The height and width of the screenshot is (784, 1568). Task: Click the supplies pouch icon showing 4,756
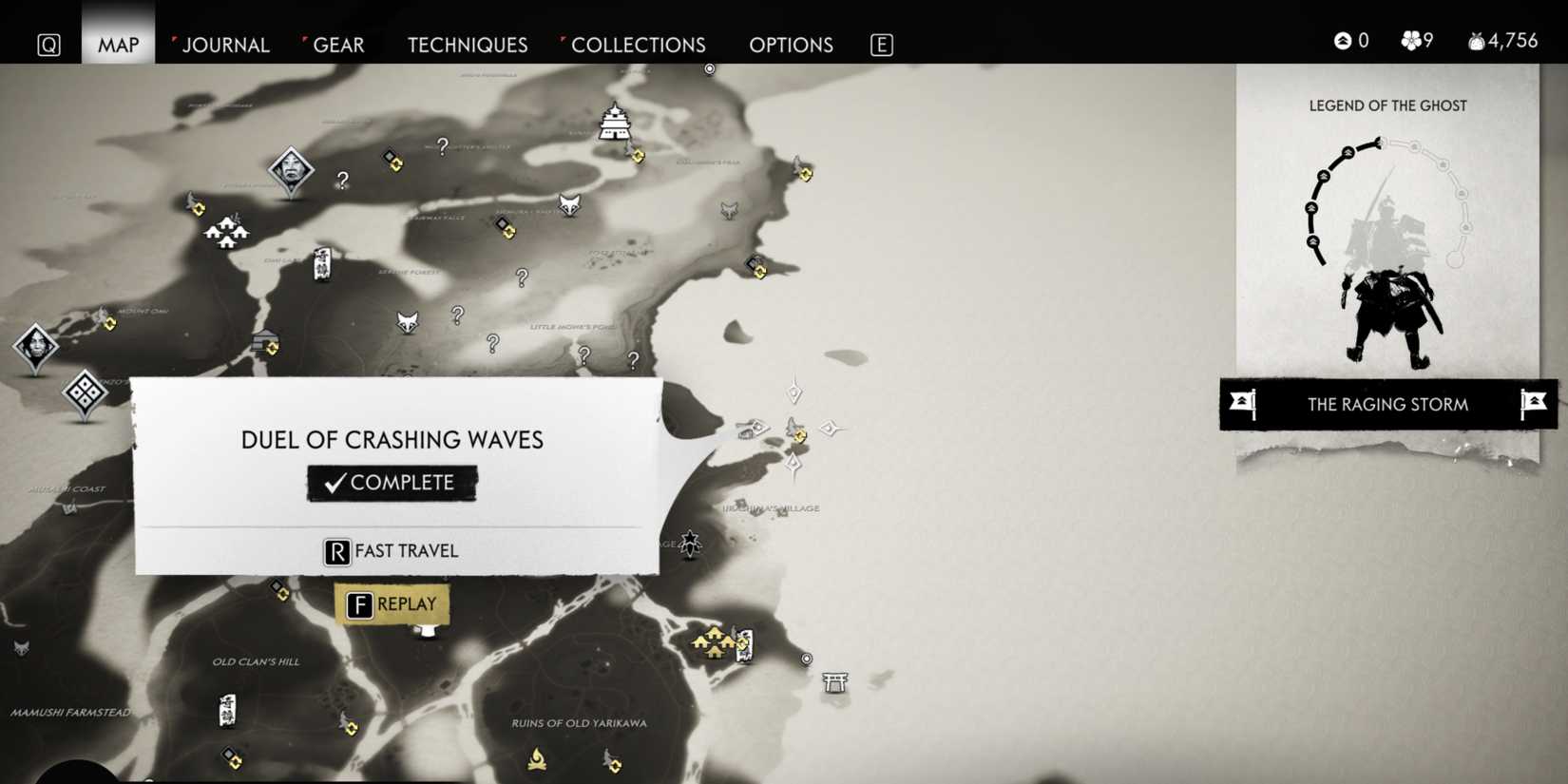click(1479, 40)
